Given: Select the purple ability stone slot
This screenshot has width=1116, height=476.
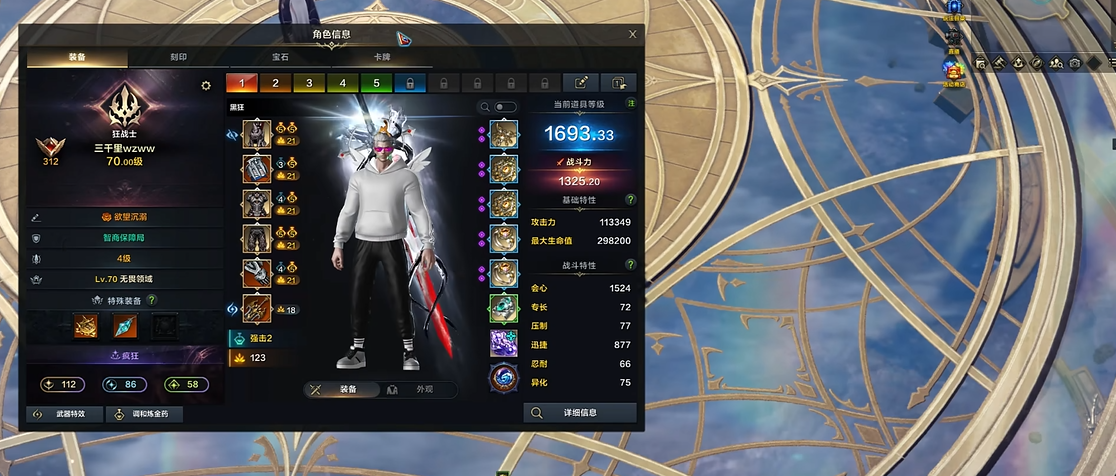Looking at the screenshot, I should (x=503, y=342).
